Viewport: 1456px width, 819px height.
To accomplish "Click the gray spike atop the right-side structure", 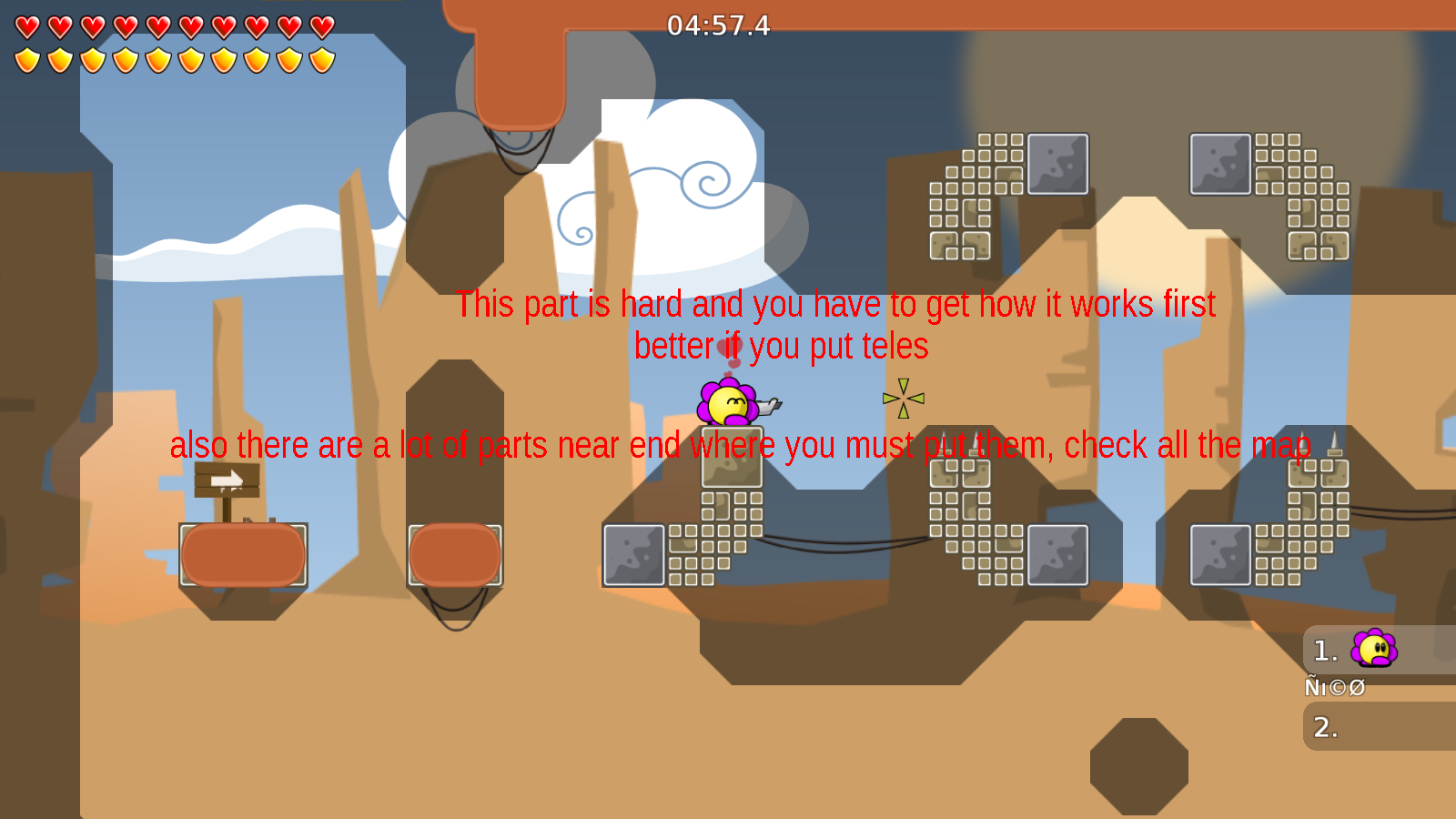I will point(1334,437).
